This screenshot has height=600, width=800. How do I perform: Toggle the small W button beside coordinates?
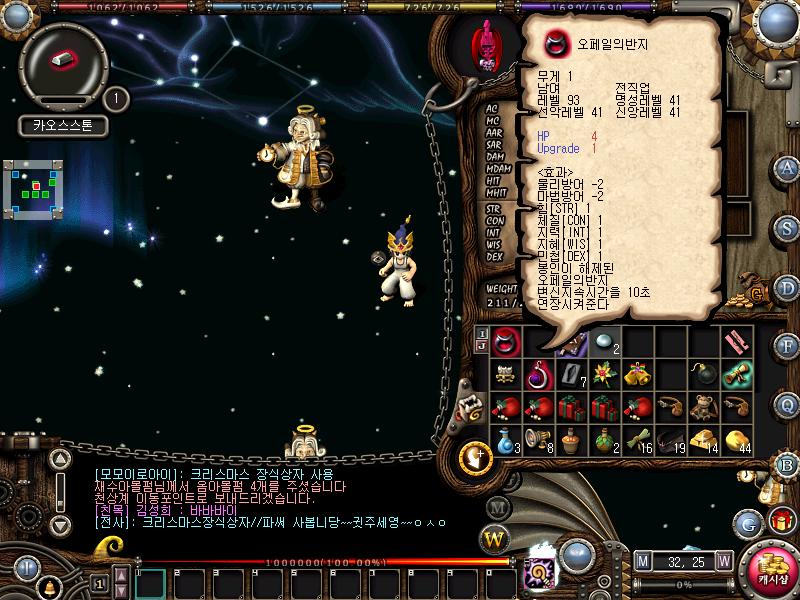[x=723, y=560]
